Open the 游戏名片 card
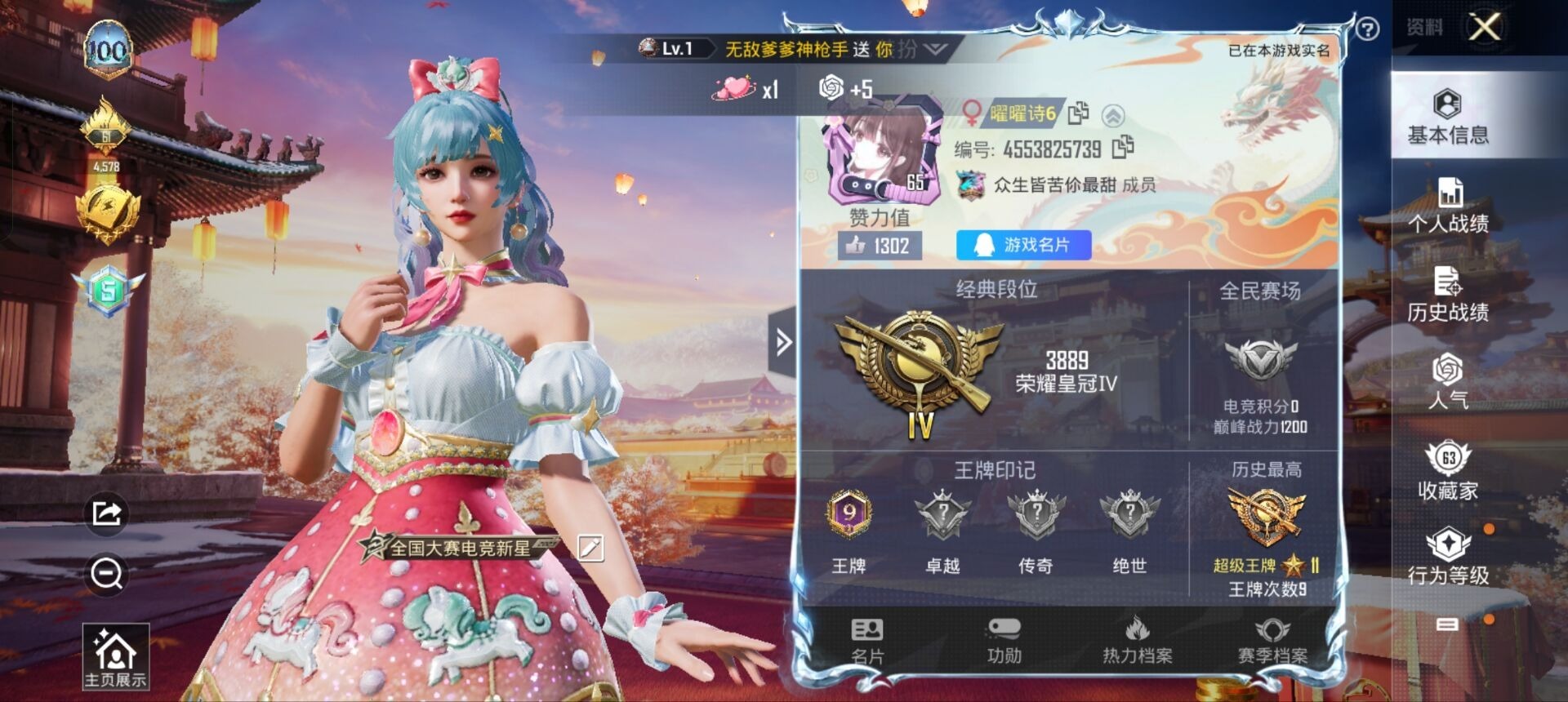Image resolution: width=1568 pixels, height=702 pixels. [1023, 245]
